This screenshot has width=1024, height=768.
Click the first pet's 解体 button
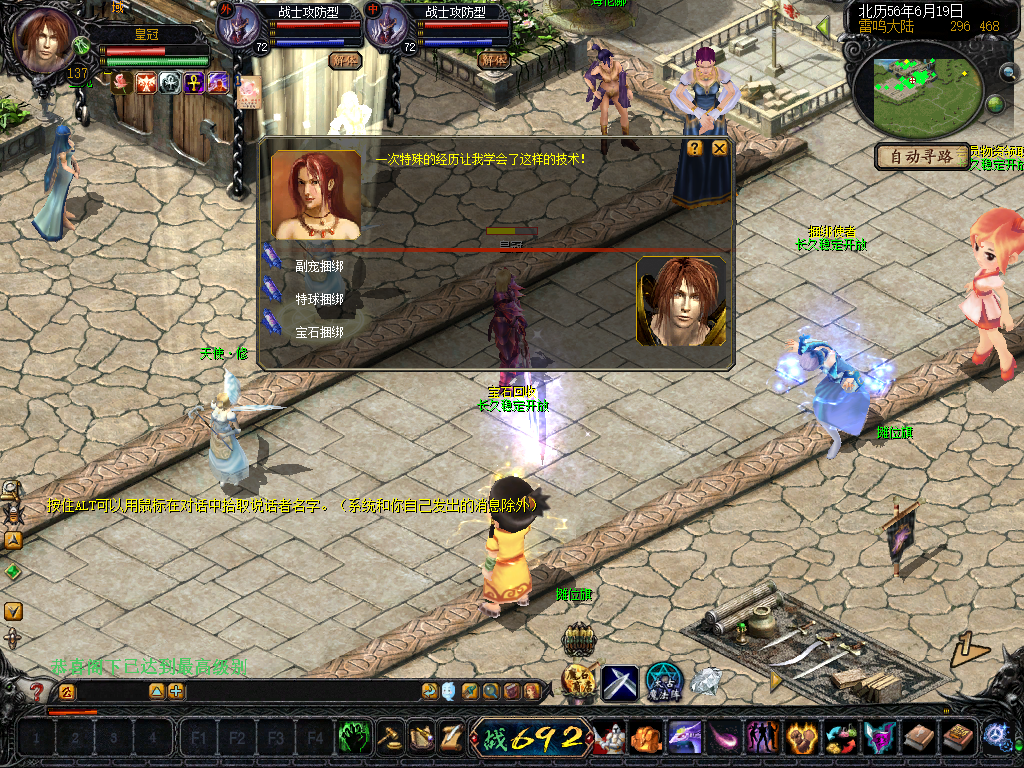click(344, 60)
